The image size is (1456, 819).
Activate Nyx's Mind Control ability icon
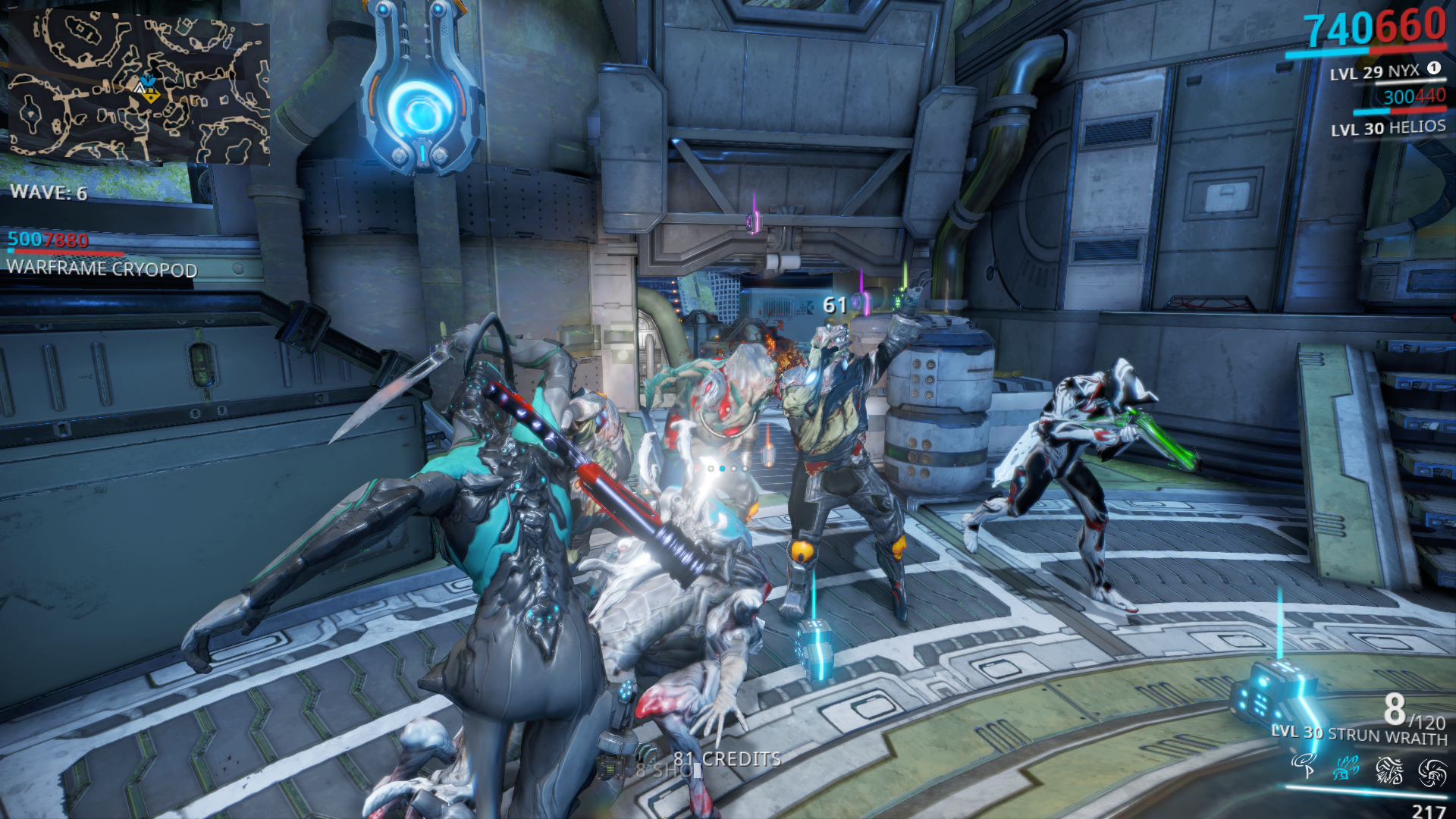(1304, 766)
